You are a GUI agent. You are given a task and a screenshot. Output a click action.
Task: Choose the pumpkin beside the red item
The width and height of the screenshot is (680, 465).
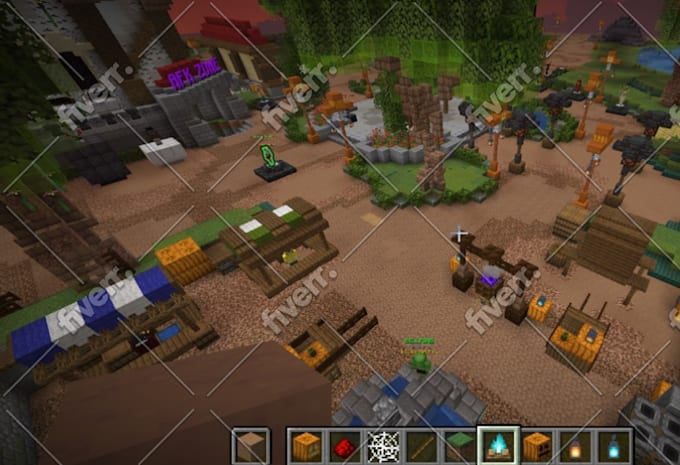click(306, 446)
